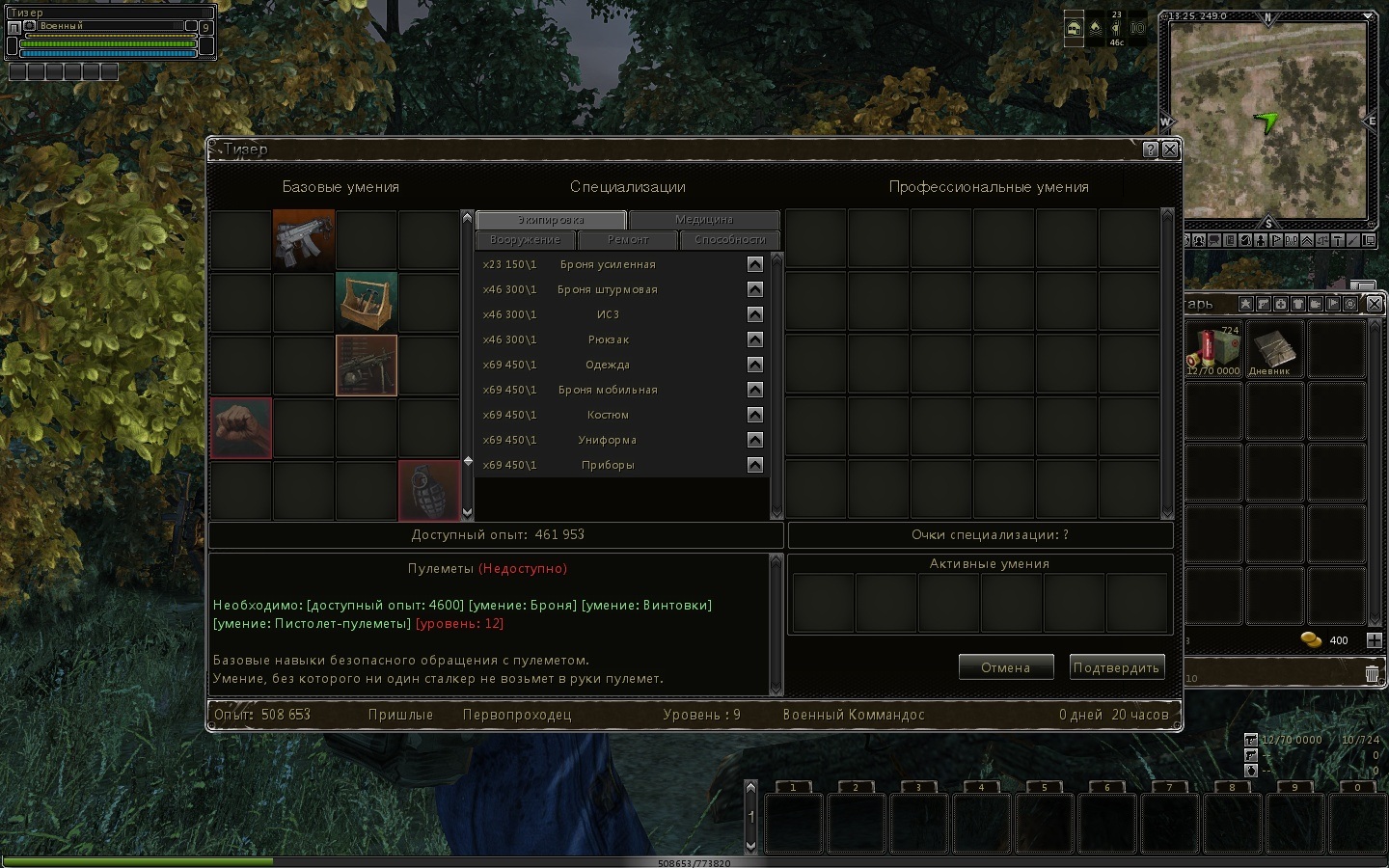1389x868 pixels.
Task: Open the Медицина specialization tab
Action: click(704, 220)
